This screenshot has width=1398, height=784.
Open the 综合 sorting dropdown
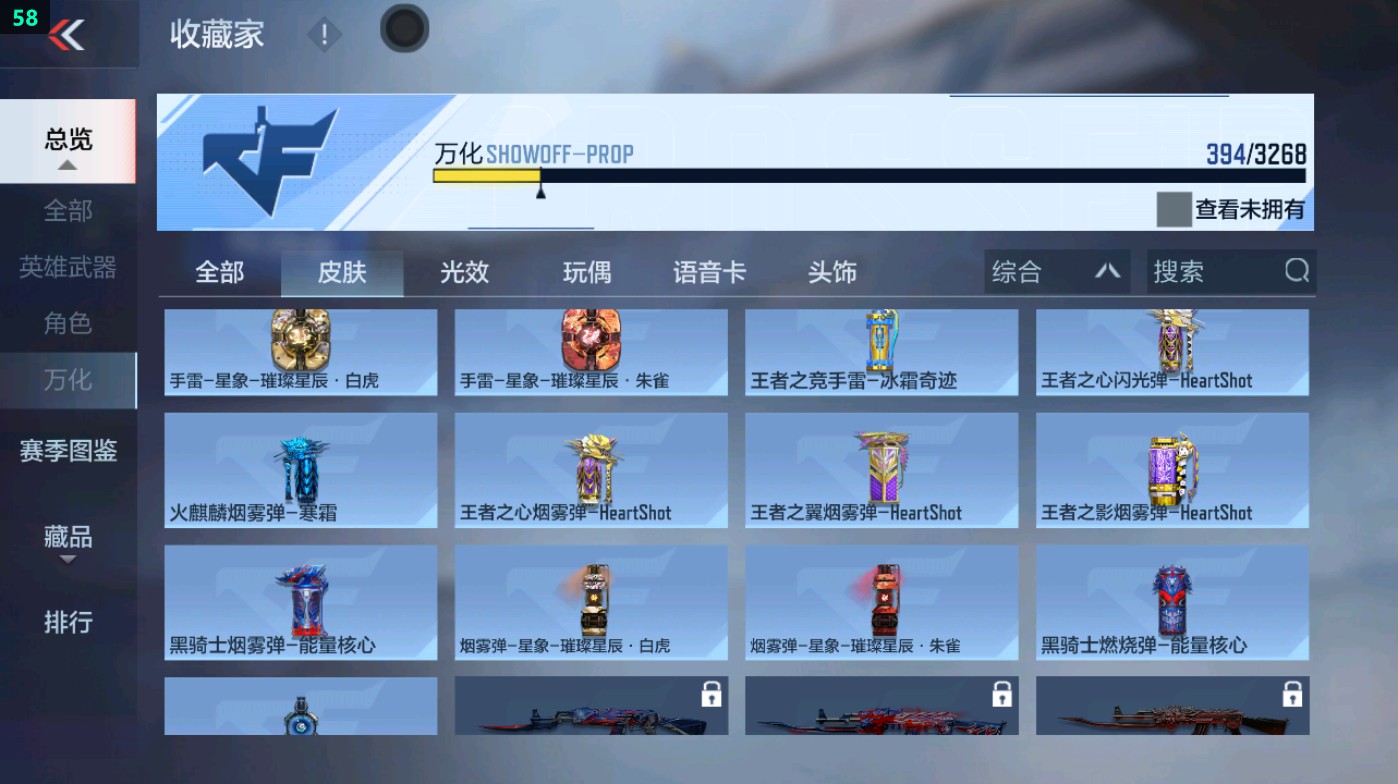coord(1055,271)
